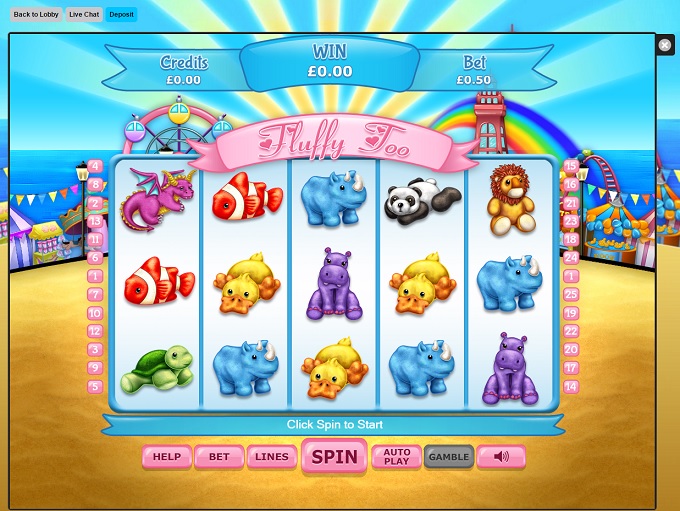The width and height of the screenshot is (680, 511).
Task: Toggle the sound speaker button
Action: (x=501, y=457)
